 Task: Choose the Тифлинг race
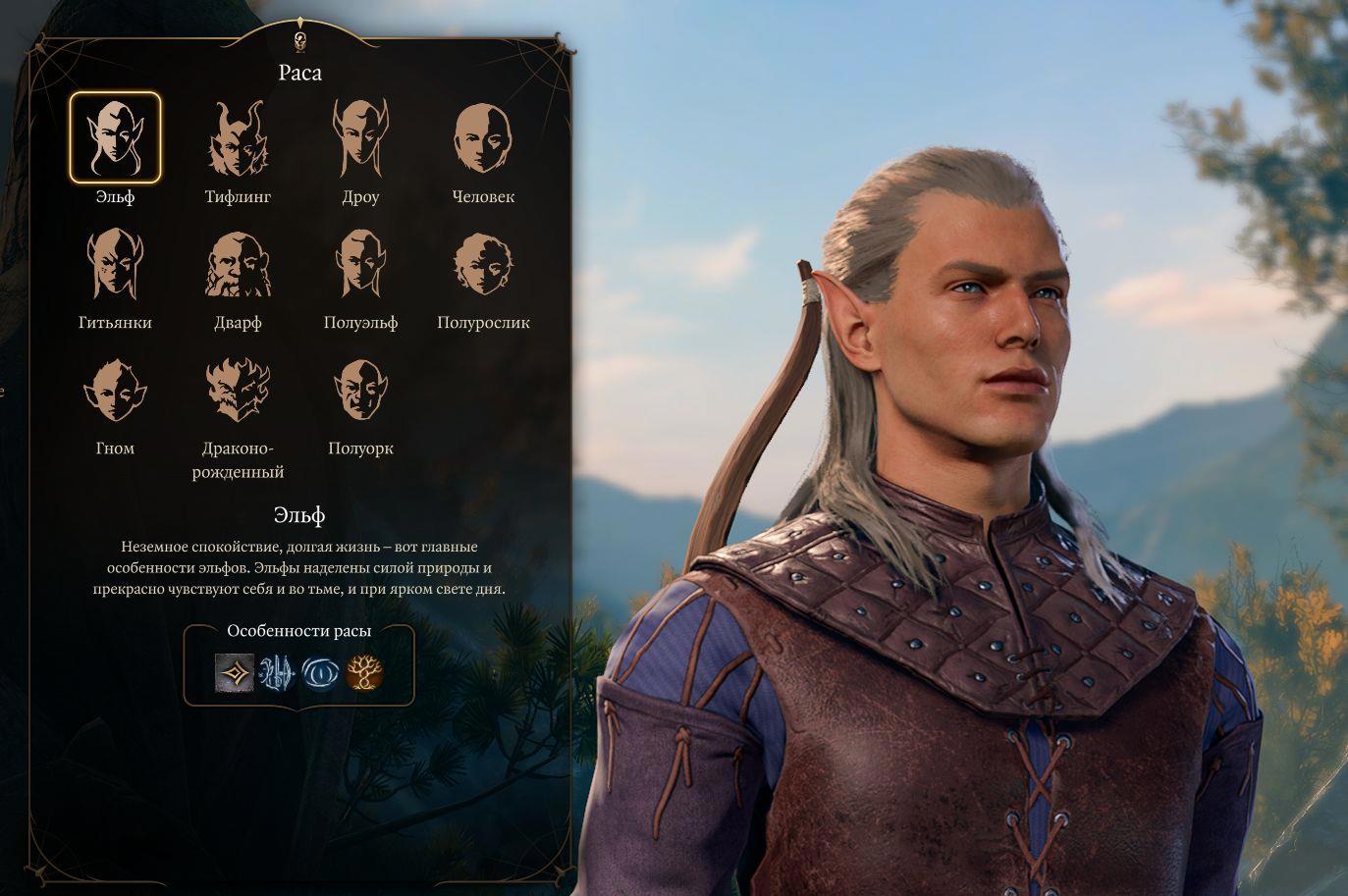(x=238, y=138)
